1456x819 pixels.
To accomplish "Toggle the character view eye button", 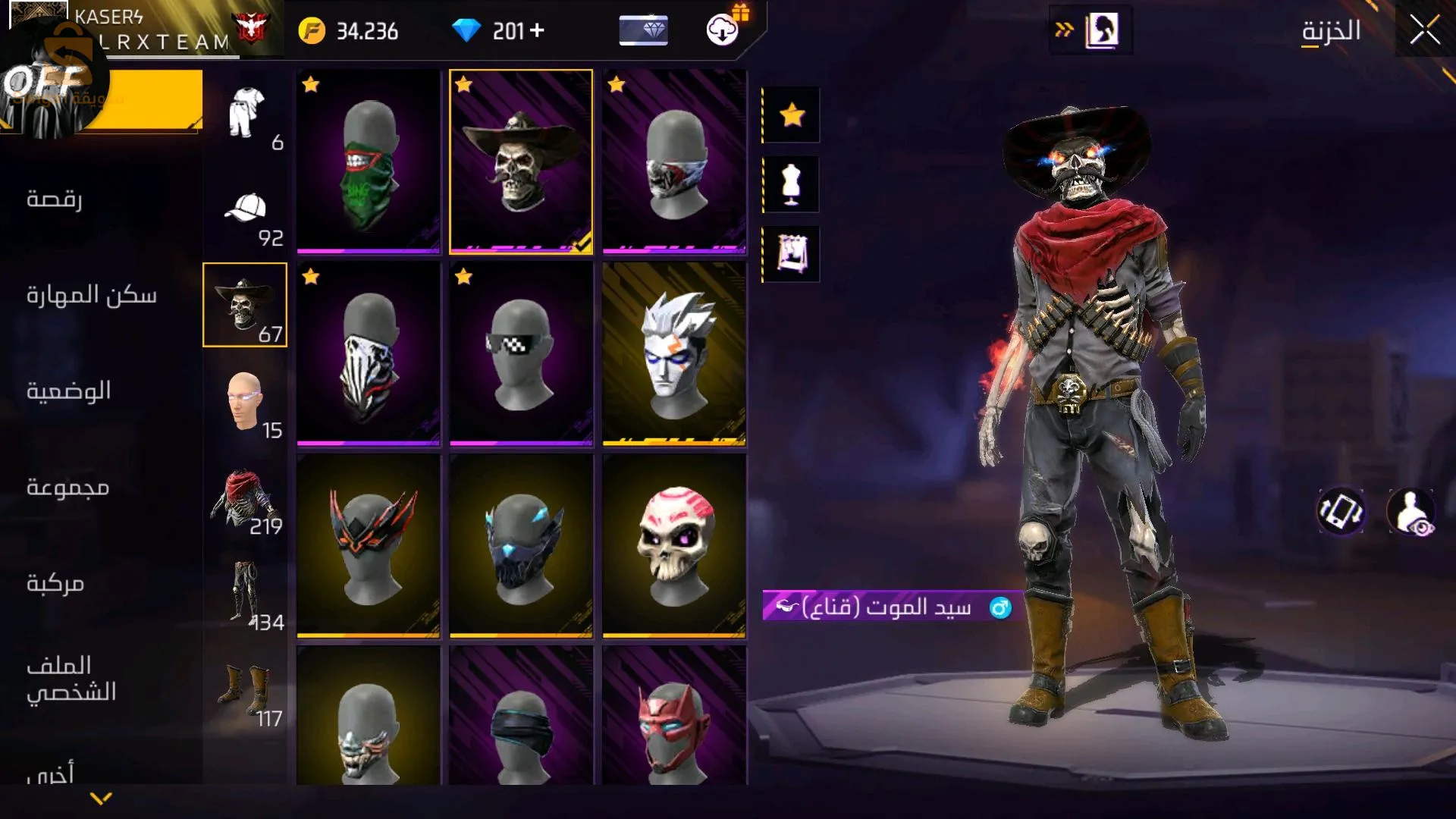I will tap(1410, 510).
